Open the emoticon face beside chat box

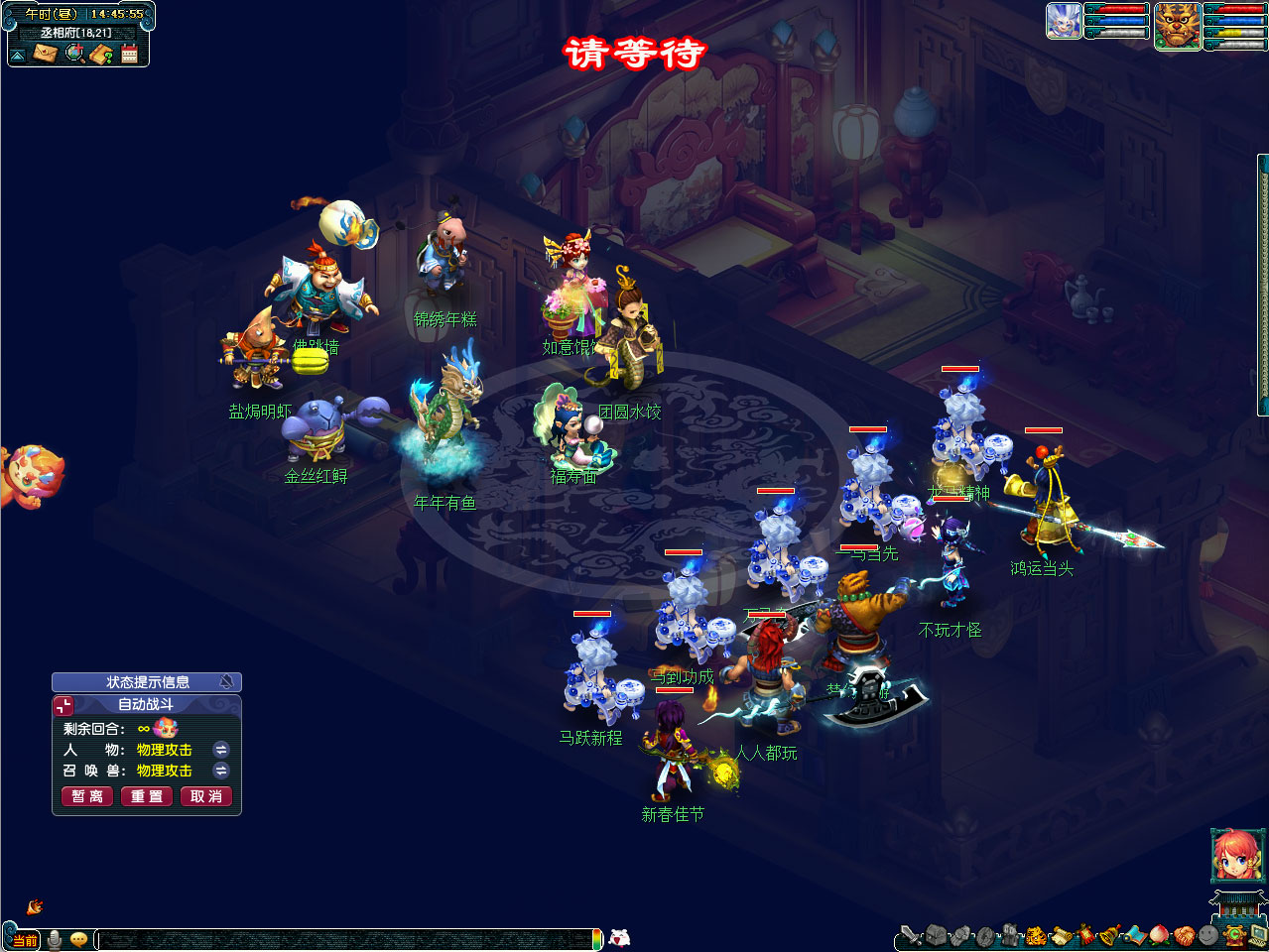pos(620,937)
